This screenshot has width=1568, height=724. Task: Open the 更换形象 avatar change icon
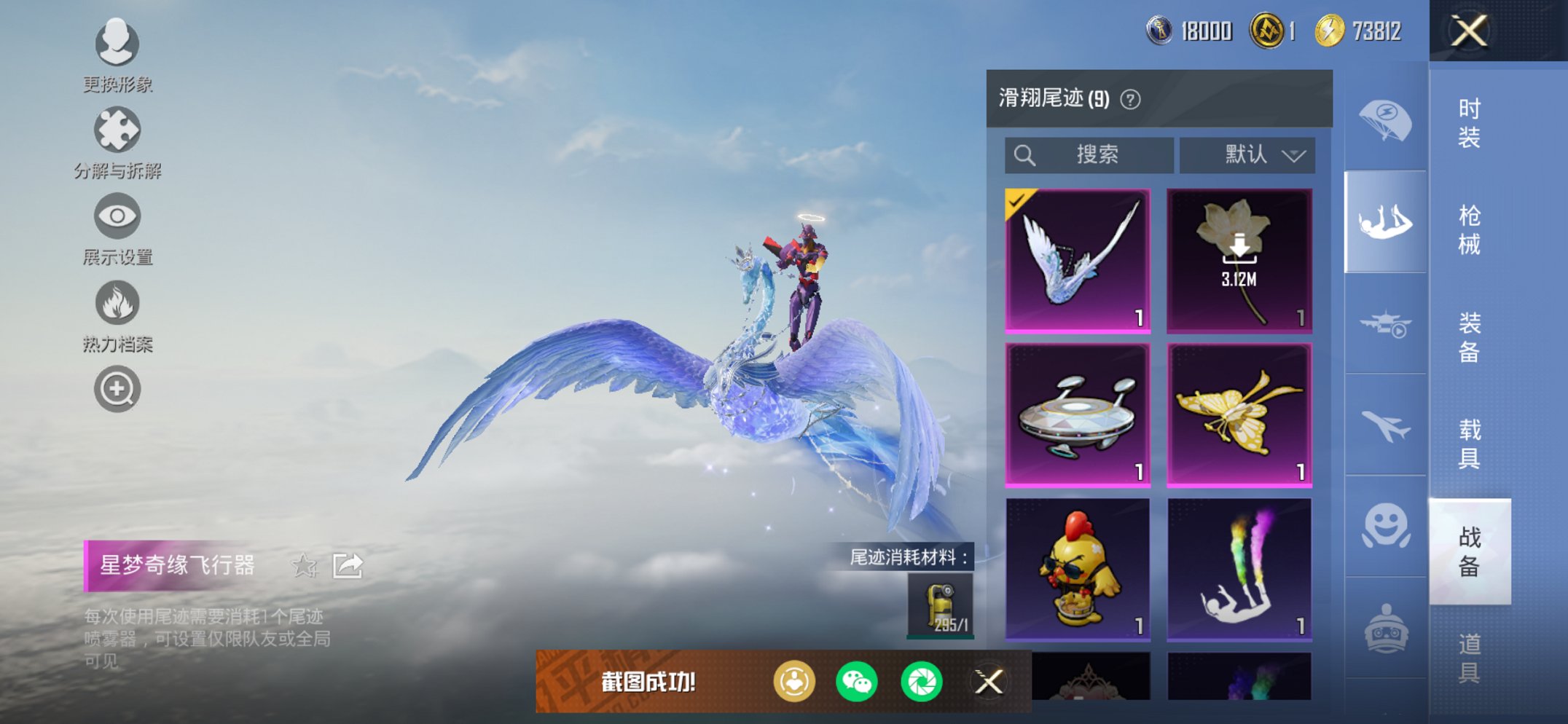tap(117, 44)
